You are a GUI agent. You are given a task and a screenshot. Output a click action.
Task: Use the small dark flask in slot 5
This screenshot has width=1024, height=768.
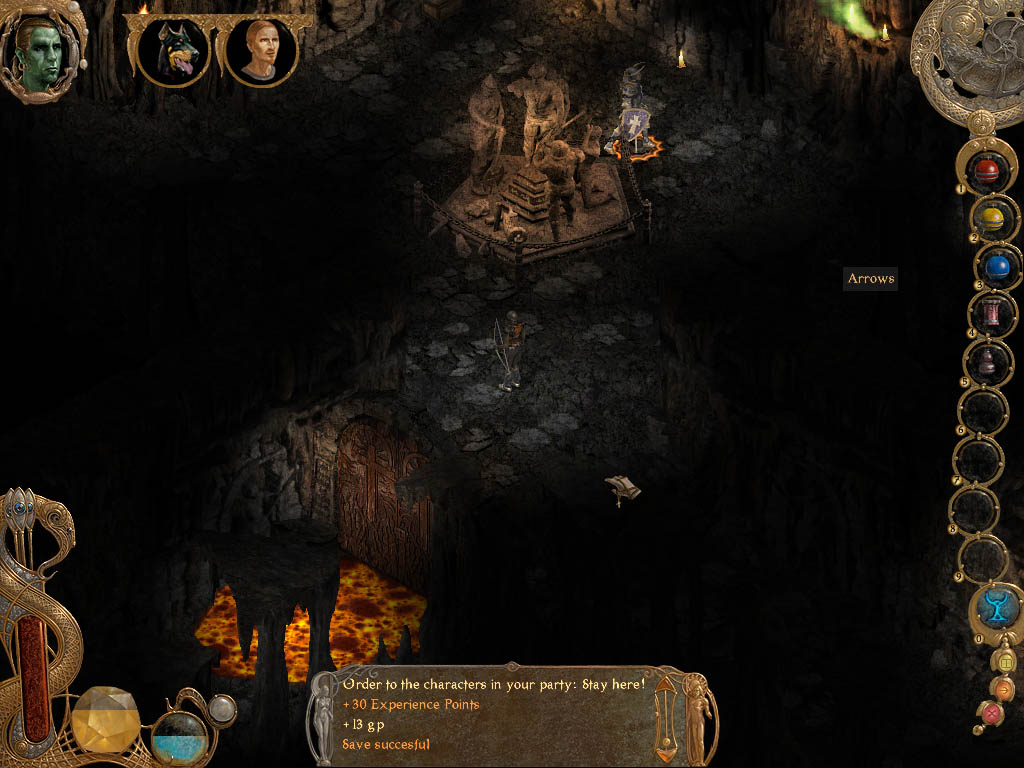pyautogui.click(x=988, y=362)
